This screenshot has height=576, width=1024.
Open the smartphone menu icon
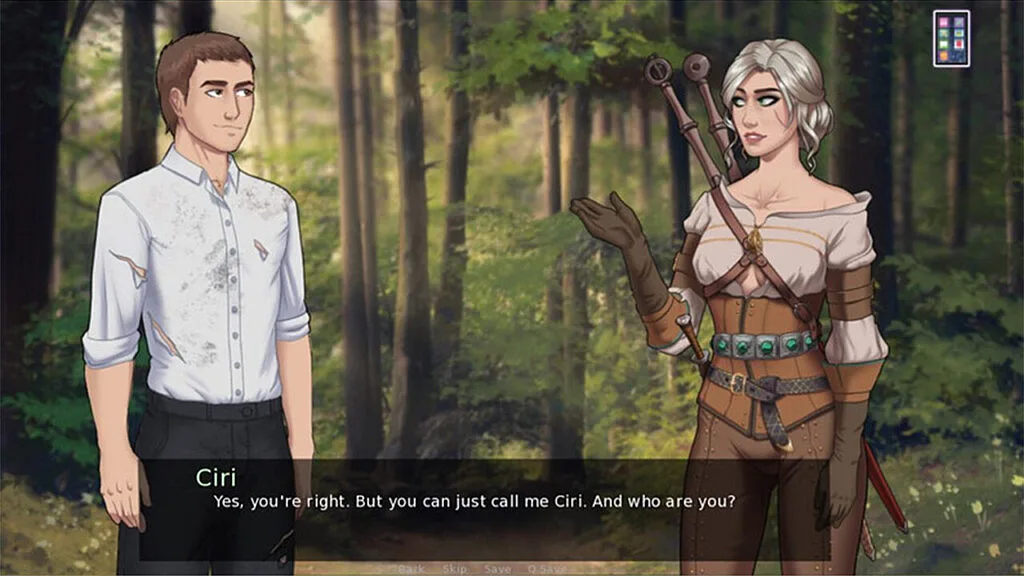951,38
